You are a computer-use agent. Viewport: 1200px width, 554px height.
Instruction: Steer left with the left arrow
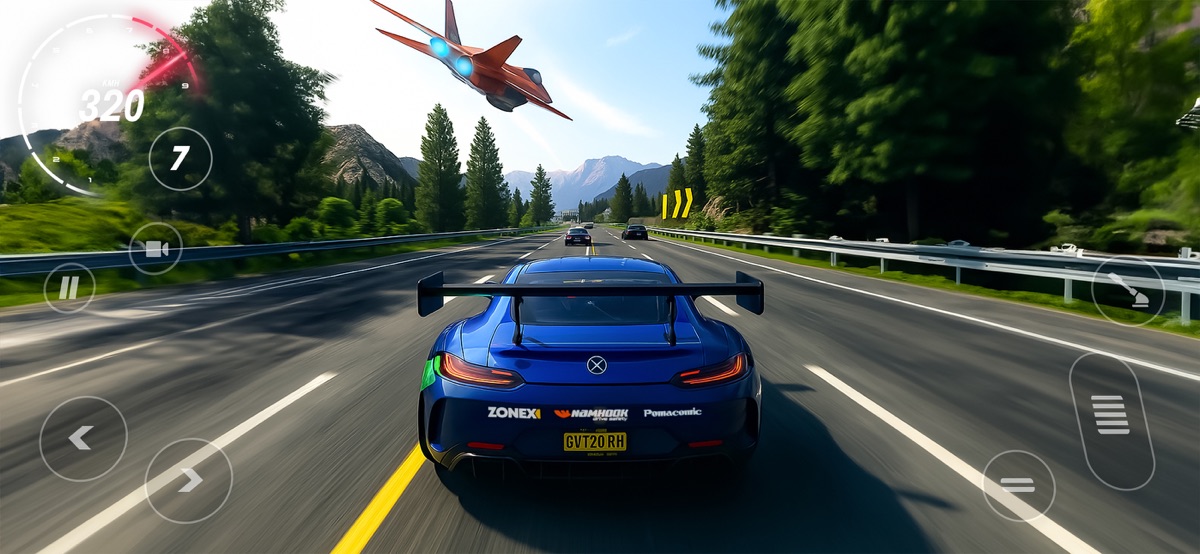coord(83,438)
